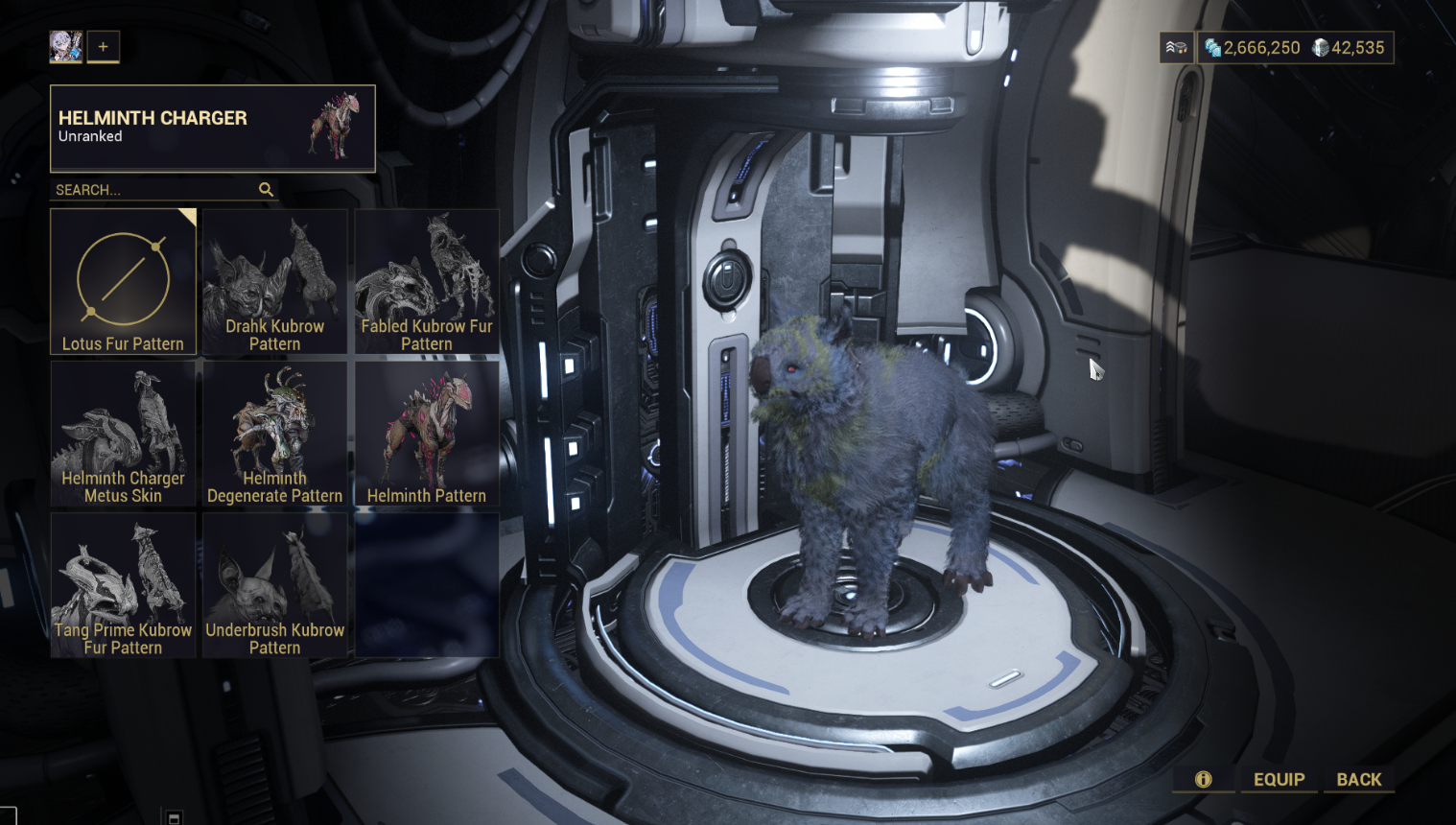Viewport: 1456px width, 825px height.
Task: Equip the selected fur pattern
Action: pos(1279,780)
